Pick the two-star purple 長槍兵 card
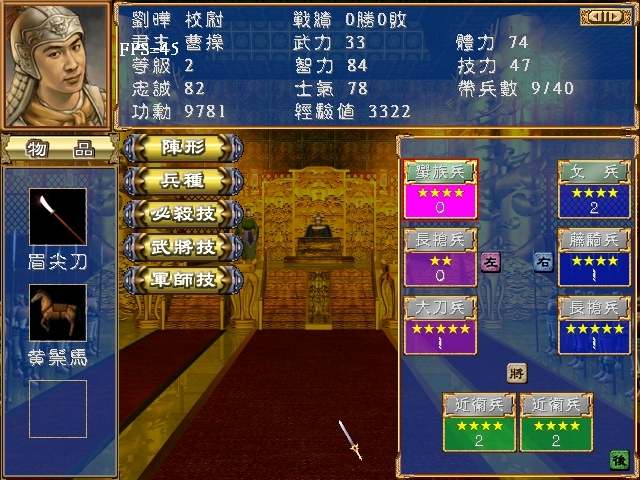 click(x=441, y=258)
